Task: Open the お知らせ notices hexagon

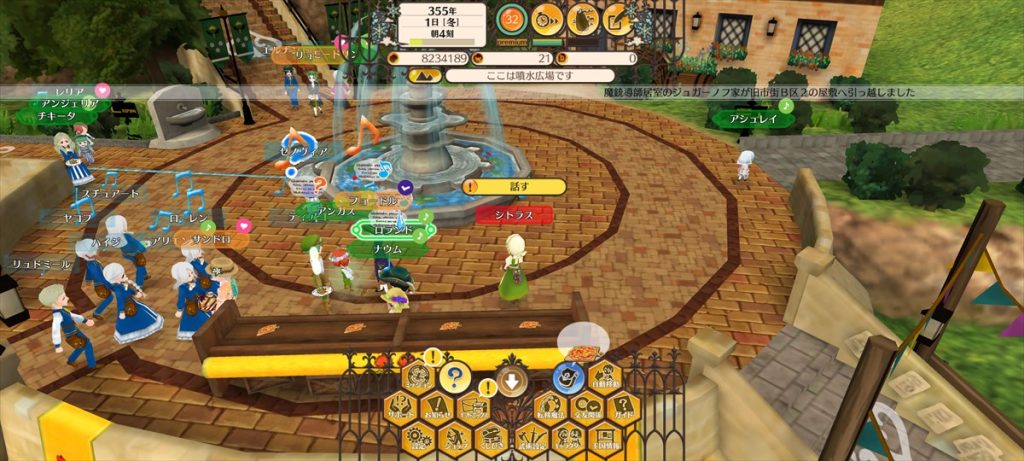Action: tap(437, 408)
